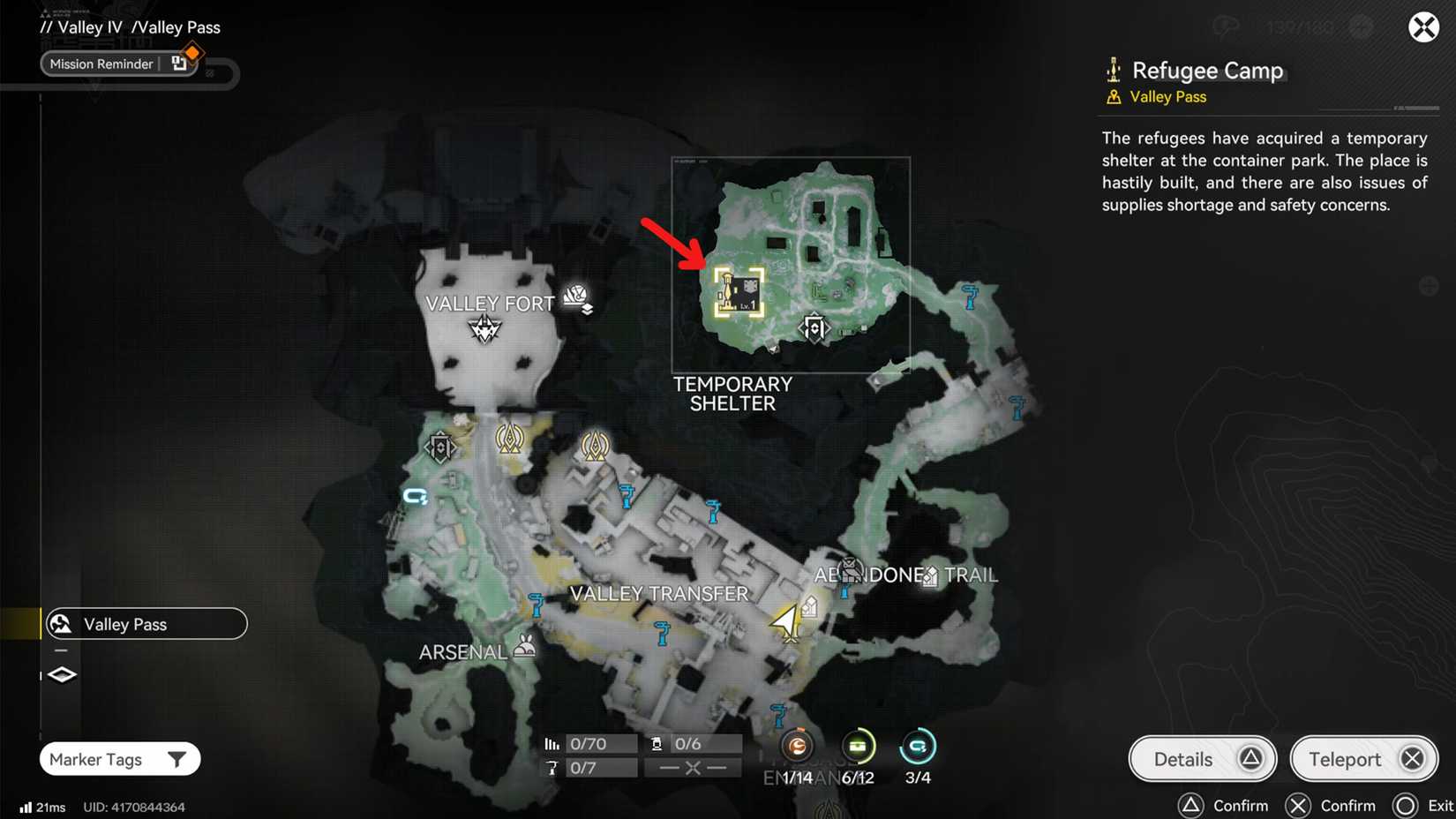This screenshot has height=819, width=1456.
Task: Select the highlighted Refugee Camp map marker
Action: (x=739, y=291)
